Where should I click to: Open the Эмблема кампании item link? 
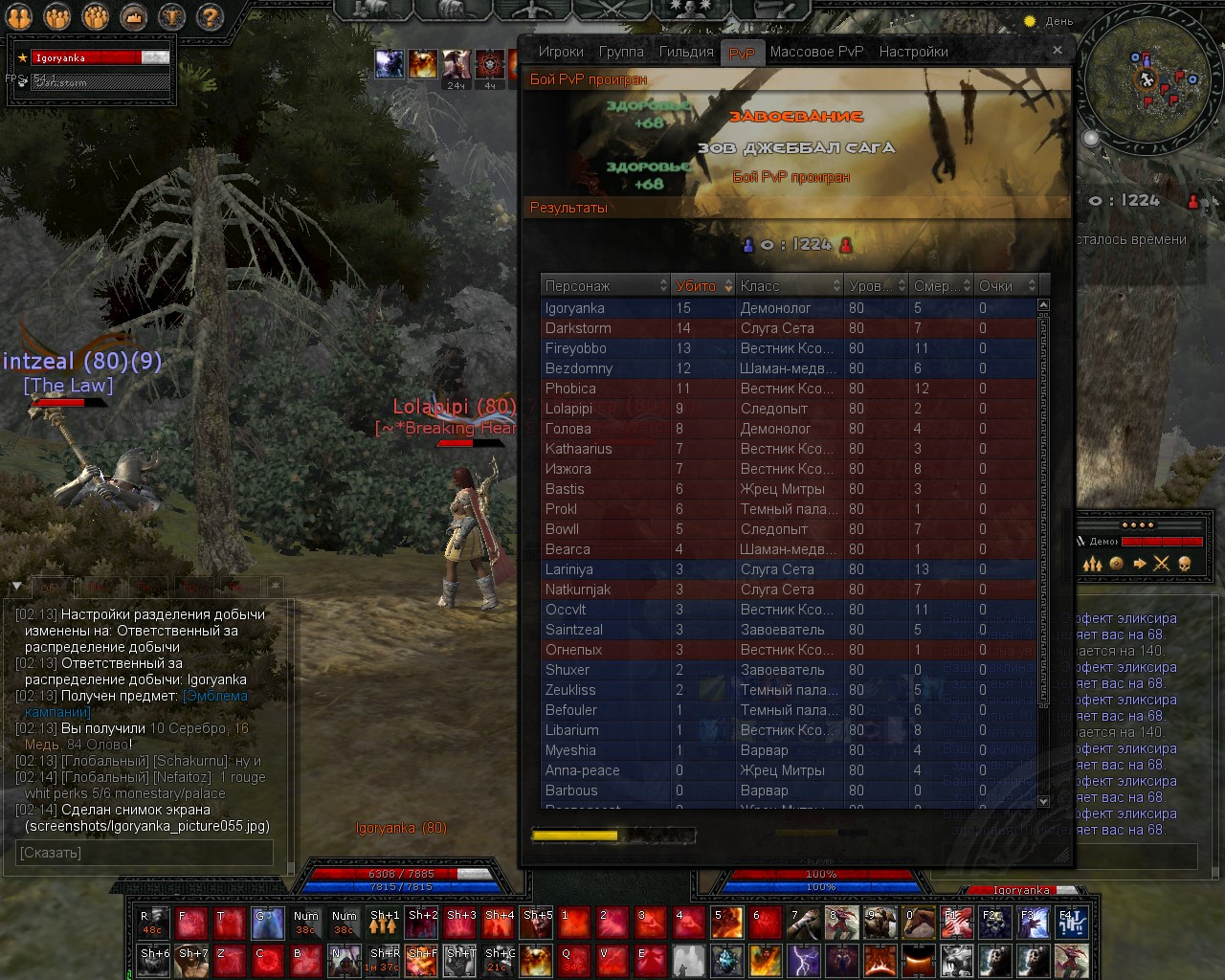[x=215, y=696]
